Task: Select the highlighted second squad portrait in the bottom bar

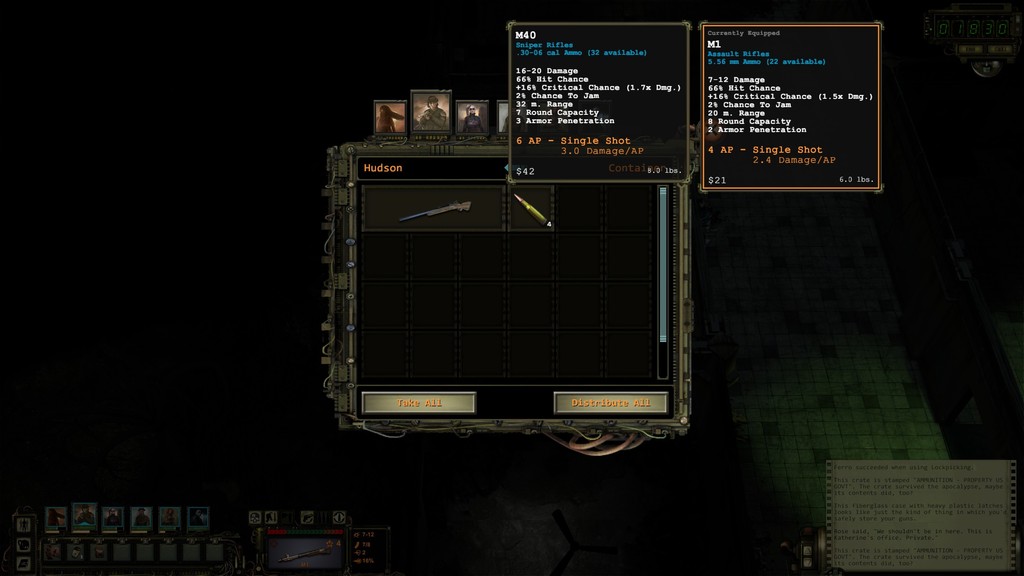Action: pyautogui.click(x=84, y=516)
